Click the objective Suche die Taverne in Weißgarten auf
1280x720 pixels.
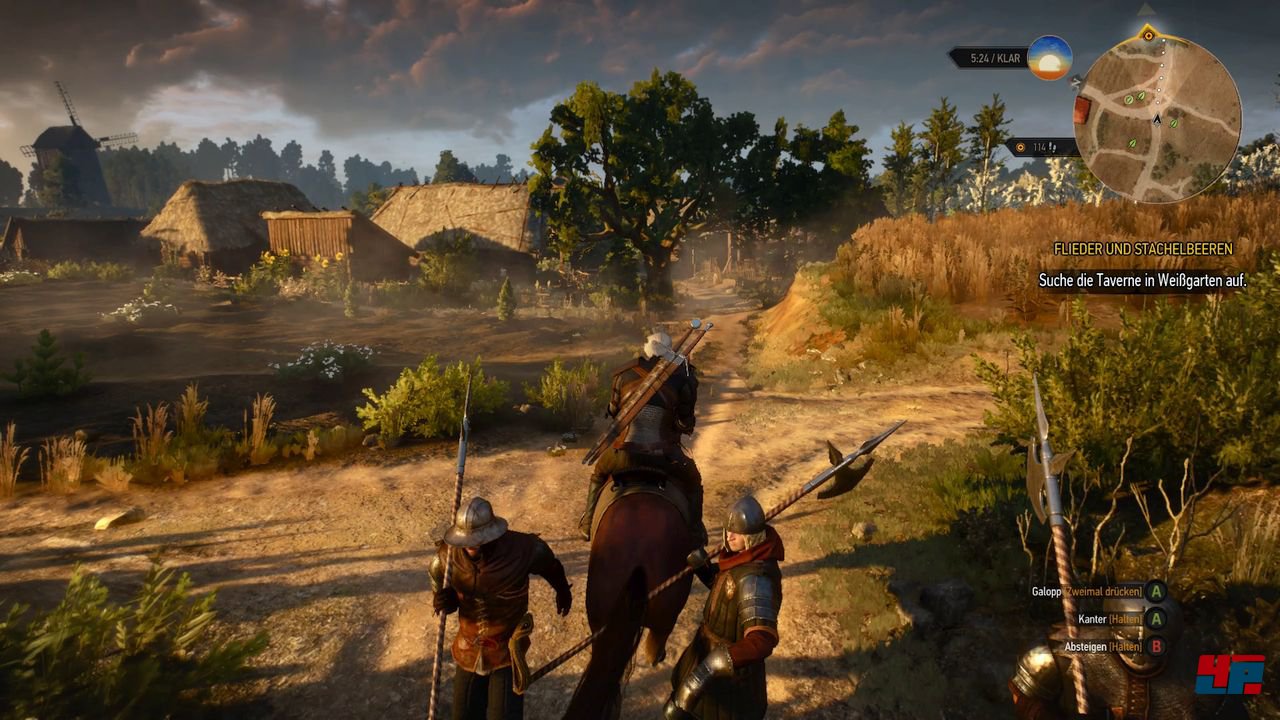point(1142,280)
